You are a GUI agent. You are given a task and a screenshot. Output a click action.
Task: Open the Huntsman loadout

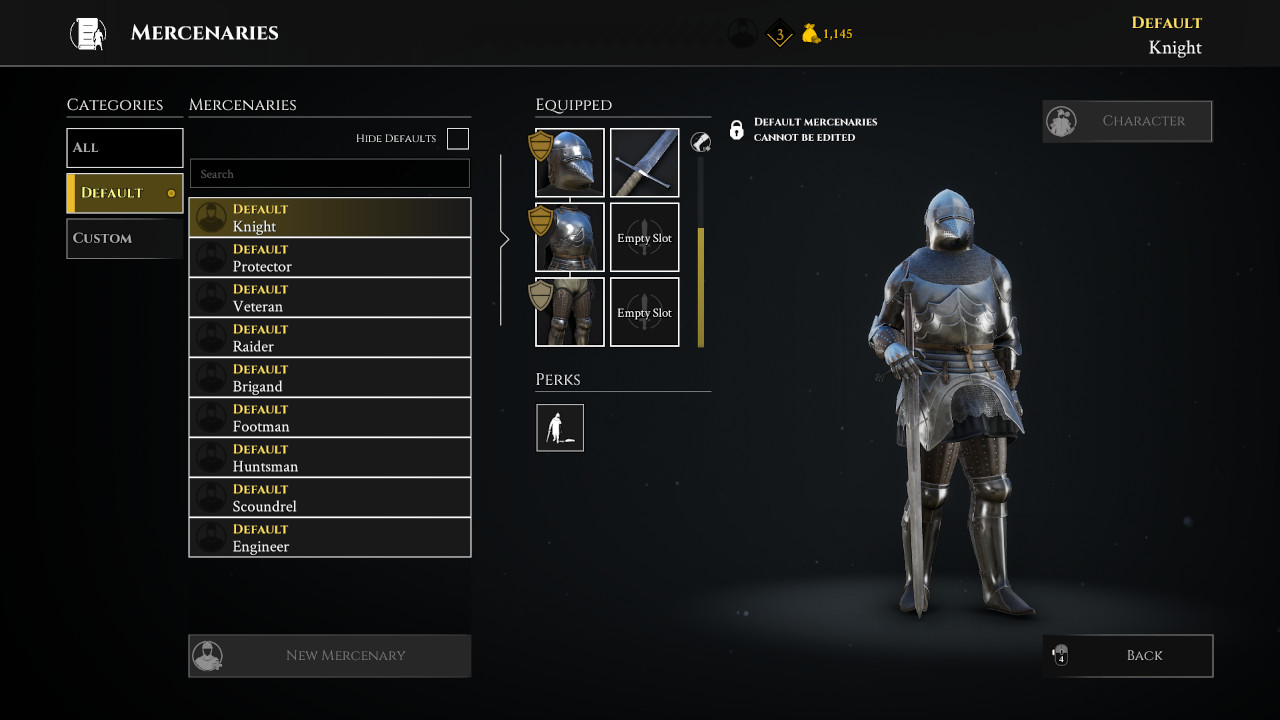point(330,458)
